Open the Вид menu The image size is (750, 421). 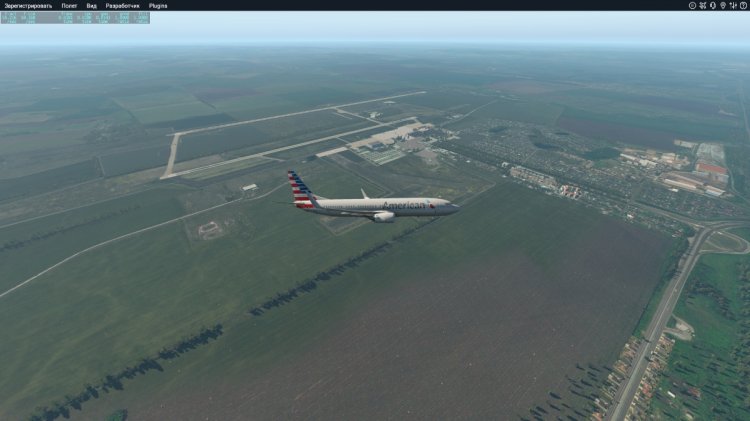click(92, 5)
